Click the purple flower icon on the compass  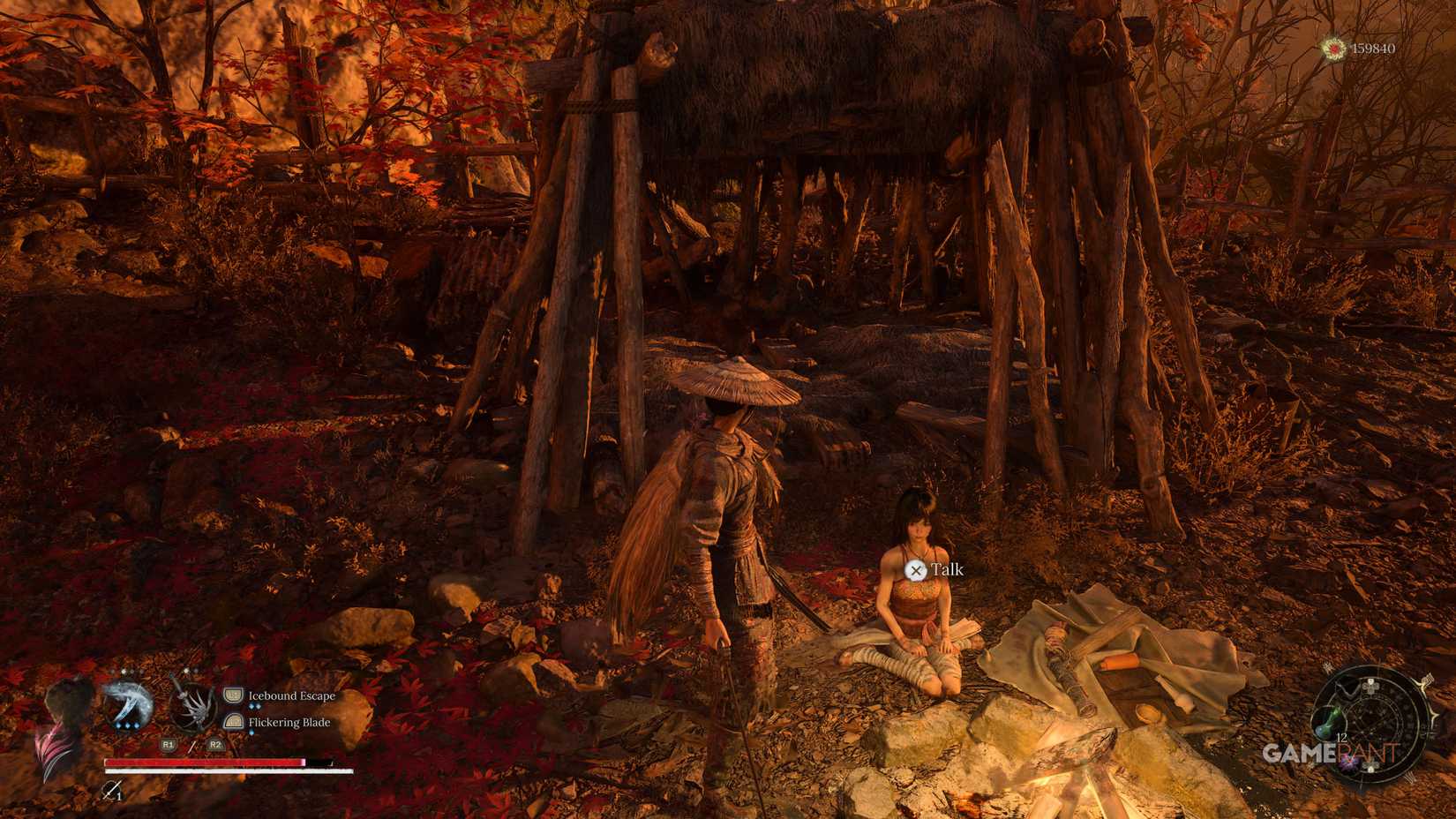coord(1349,762)
